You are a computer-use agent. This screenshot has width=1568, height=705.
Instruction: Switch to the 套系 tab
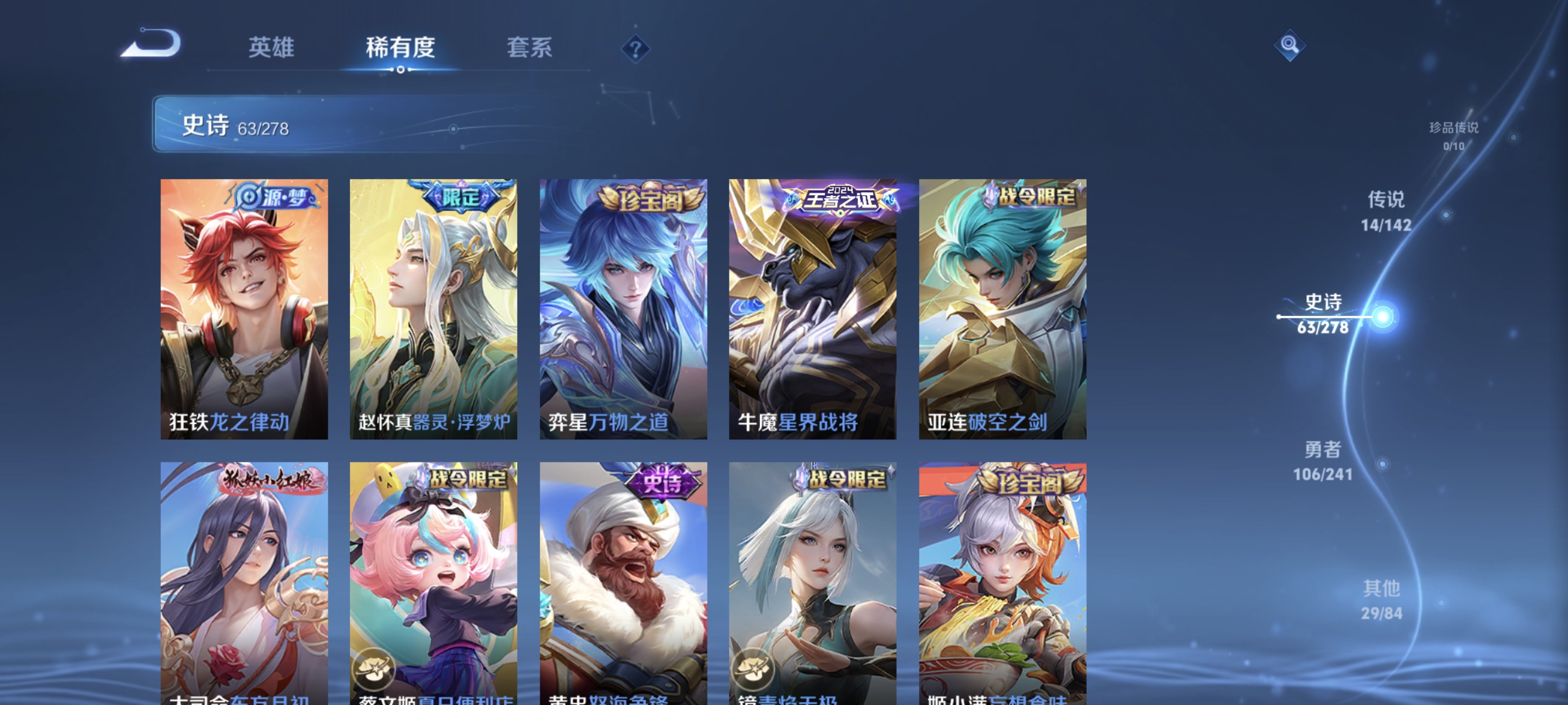click(531, 49)
